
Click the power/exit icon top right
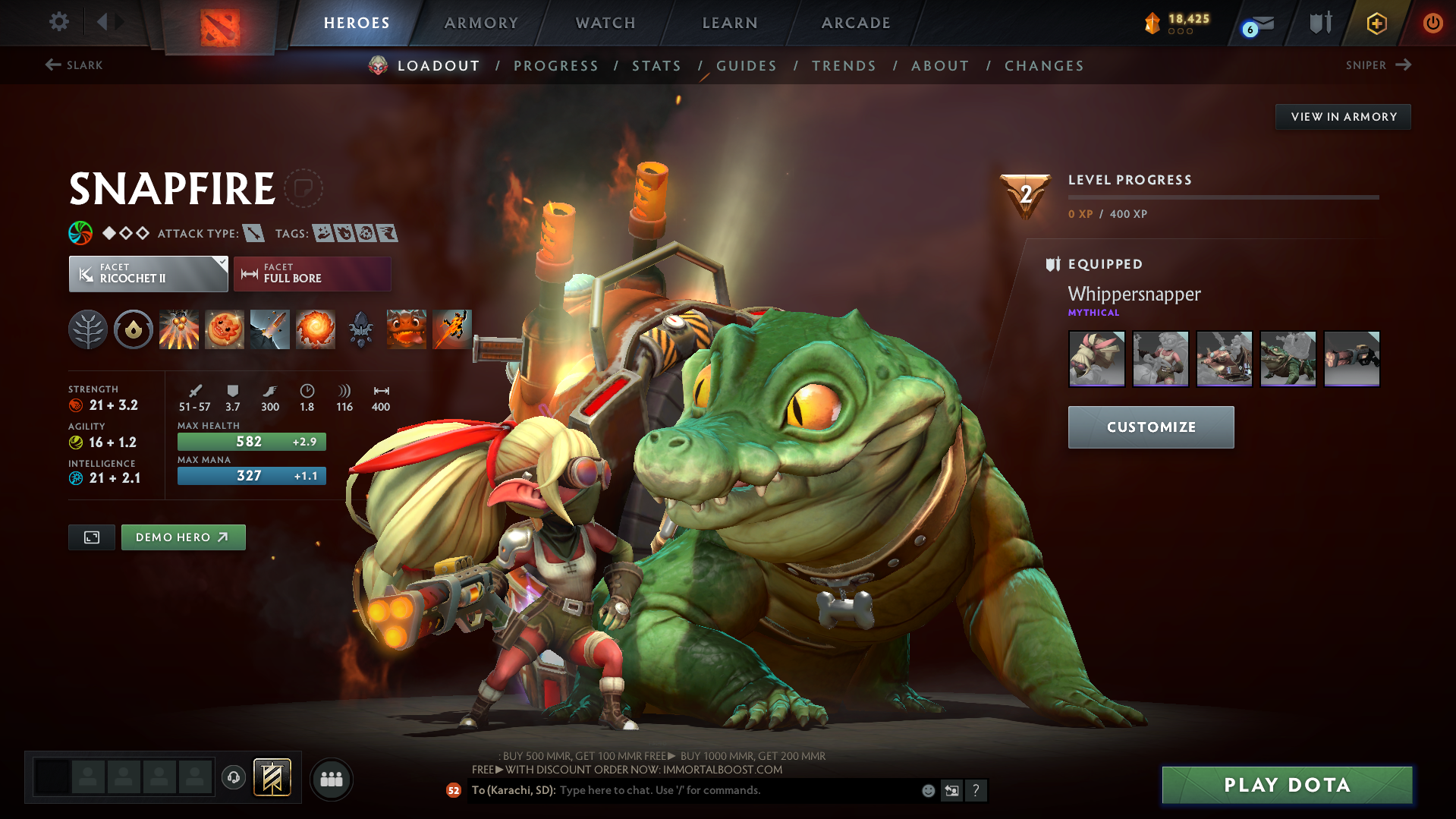click(1432, 23)
